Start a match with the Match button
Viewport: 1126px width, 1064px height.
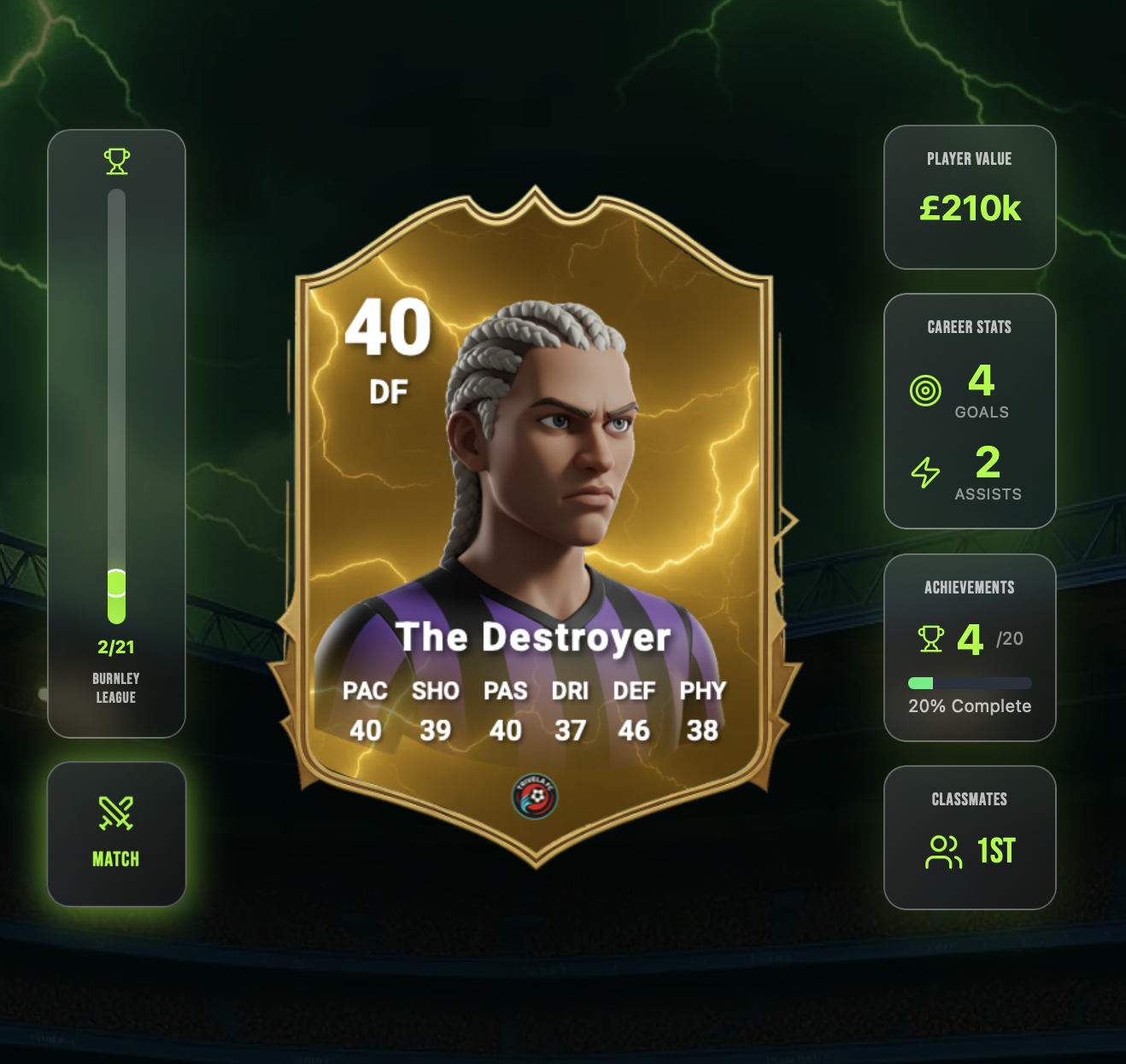pos(116,834)
